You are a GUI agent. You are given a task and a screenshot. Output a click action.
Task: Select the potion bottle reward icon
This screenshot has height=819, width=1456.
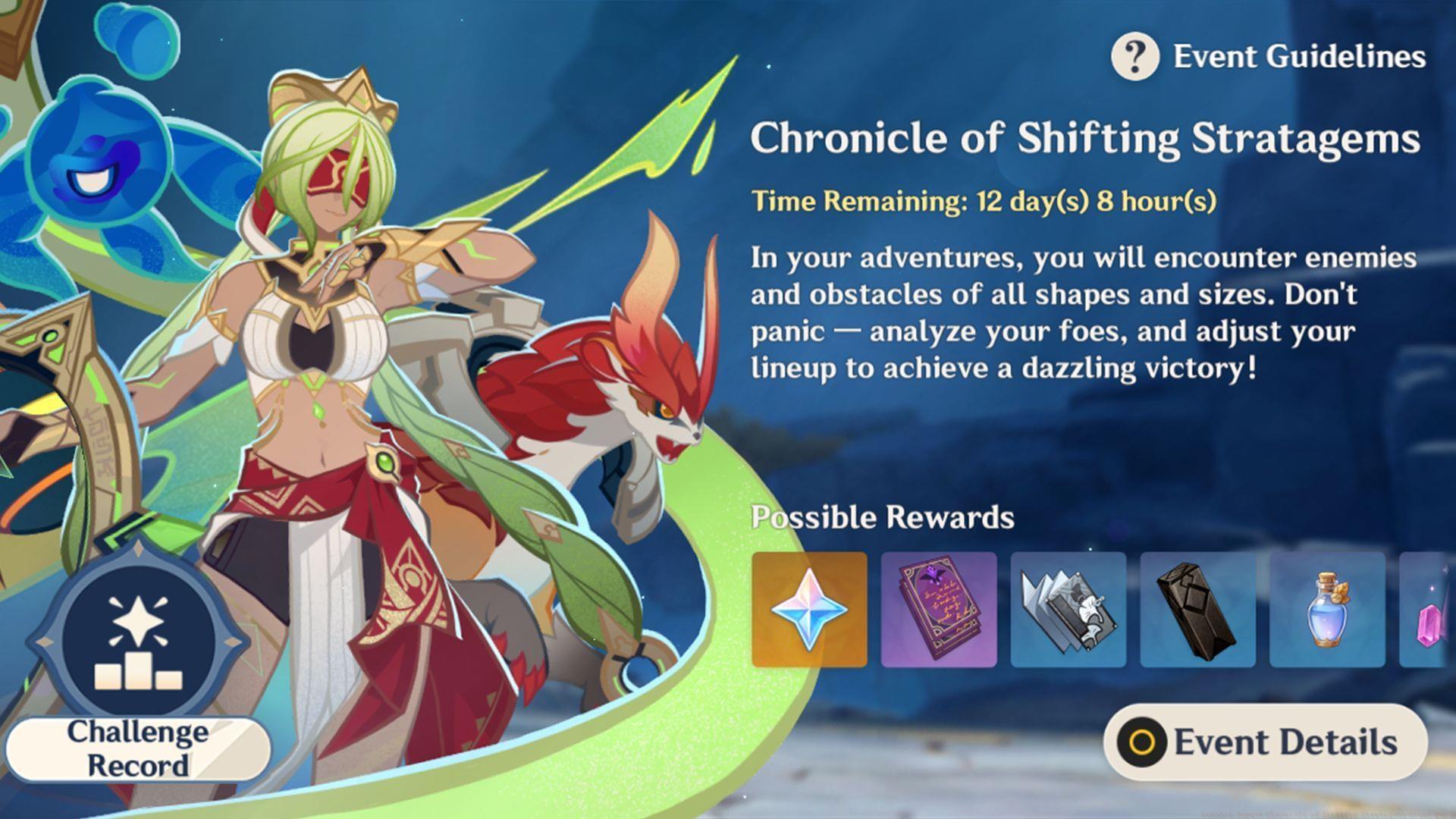point(1328,609)
